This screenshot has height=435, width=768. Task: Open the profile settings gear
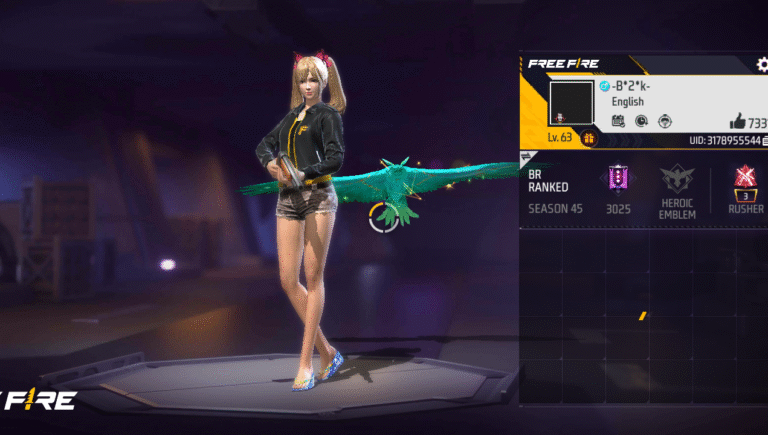click(760, 65)
